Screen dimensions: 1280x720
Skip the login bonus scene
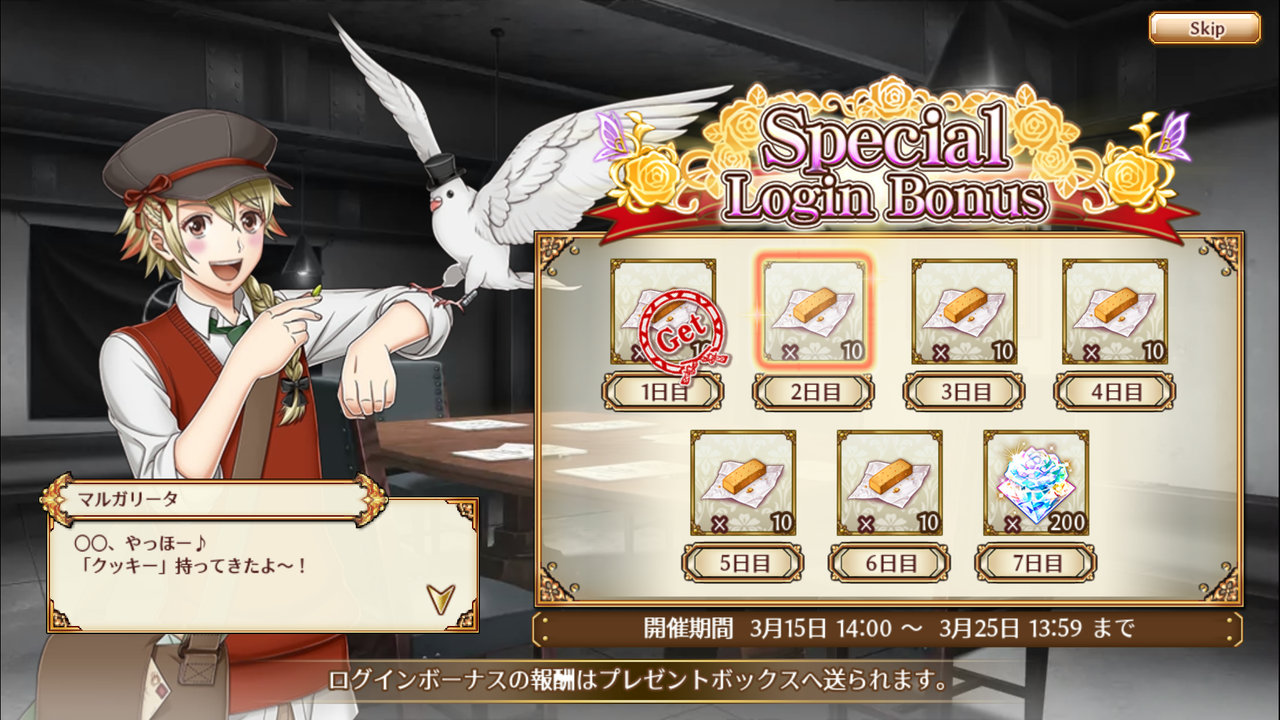pos(1204,28)
